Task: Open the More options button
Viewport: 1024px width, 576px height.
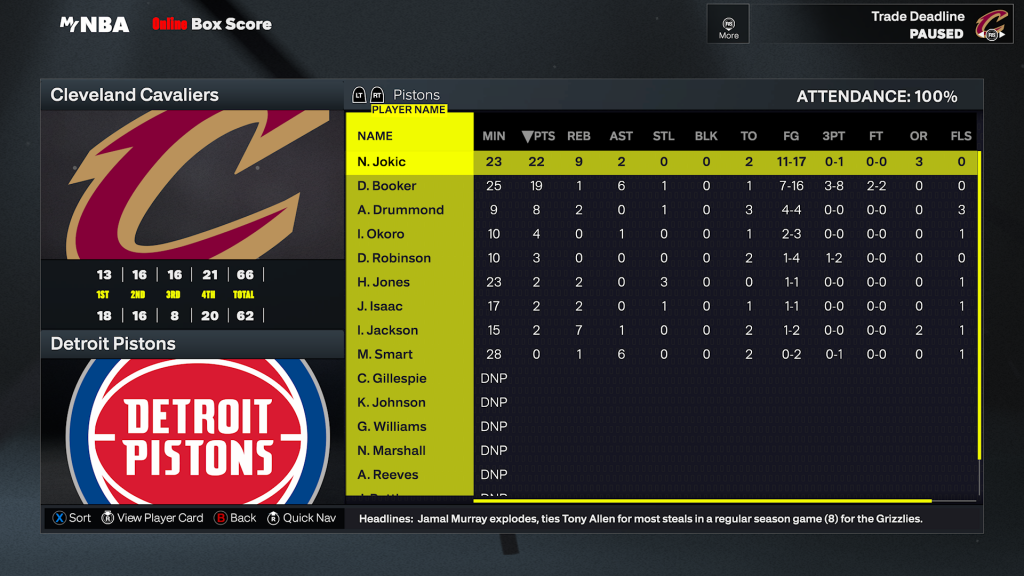Action: 728,24
